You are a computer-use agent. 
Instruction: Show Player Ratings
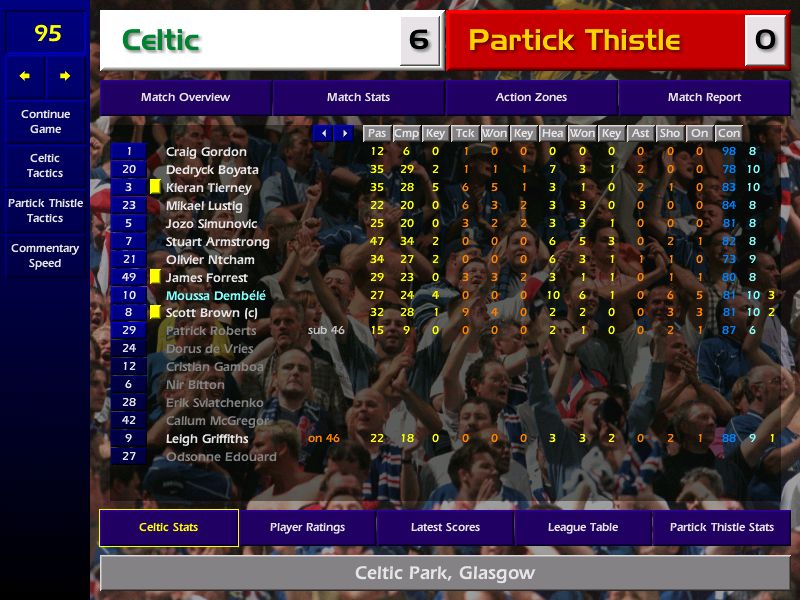(x=307, y=528)
